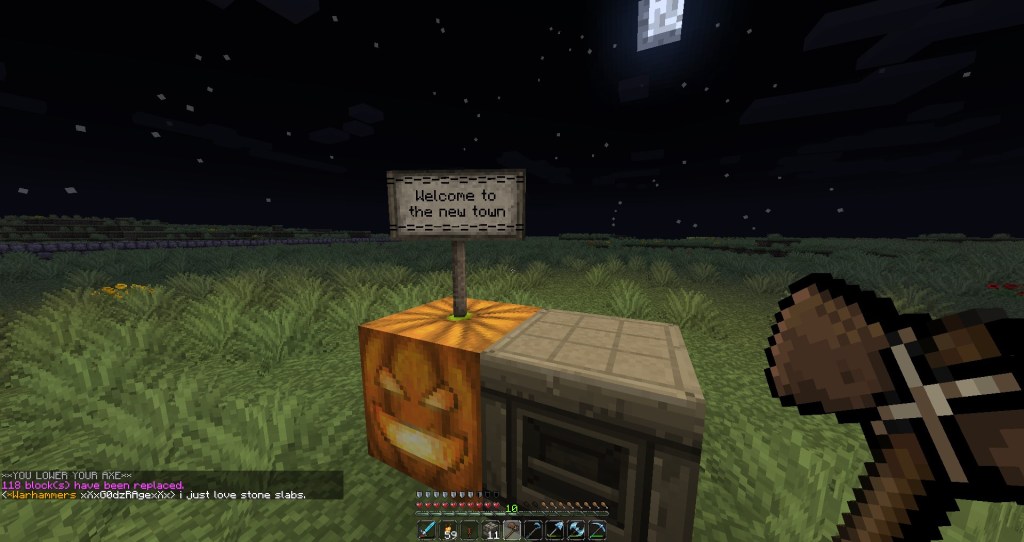The image size is (1024, 542).
Task: Select the diamond sword hotbar slot
Action: click(427, 530)
